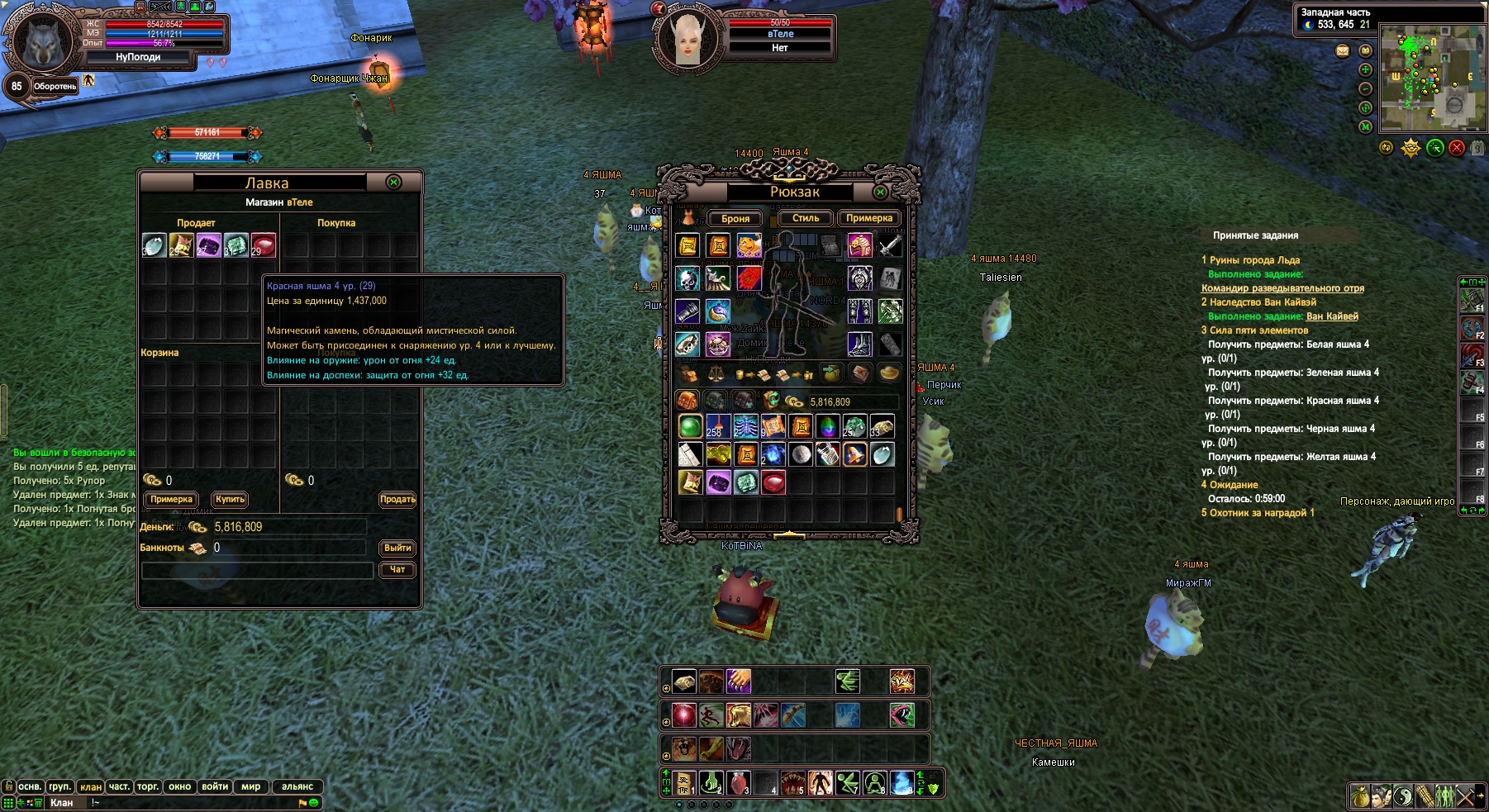Switch chat to the клан channel

coord(91,786)
